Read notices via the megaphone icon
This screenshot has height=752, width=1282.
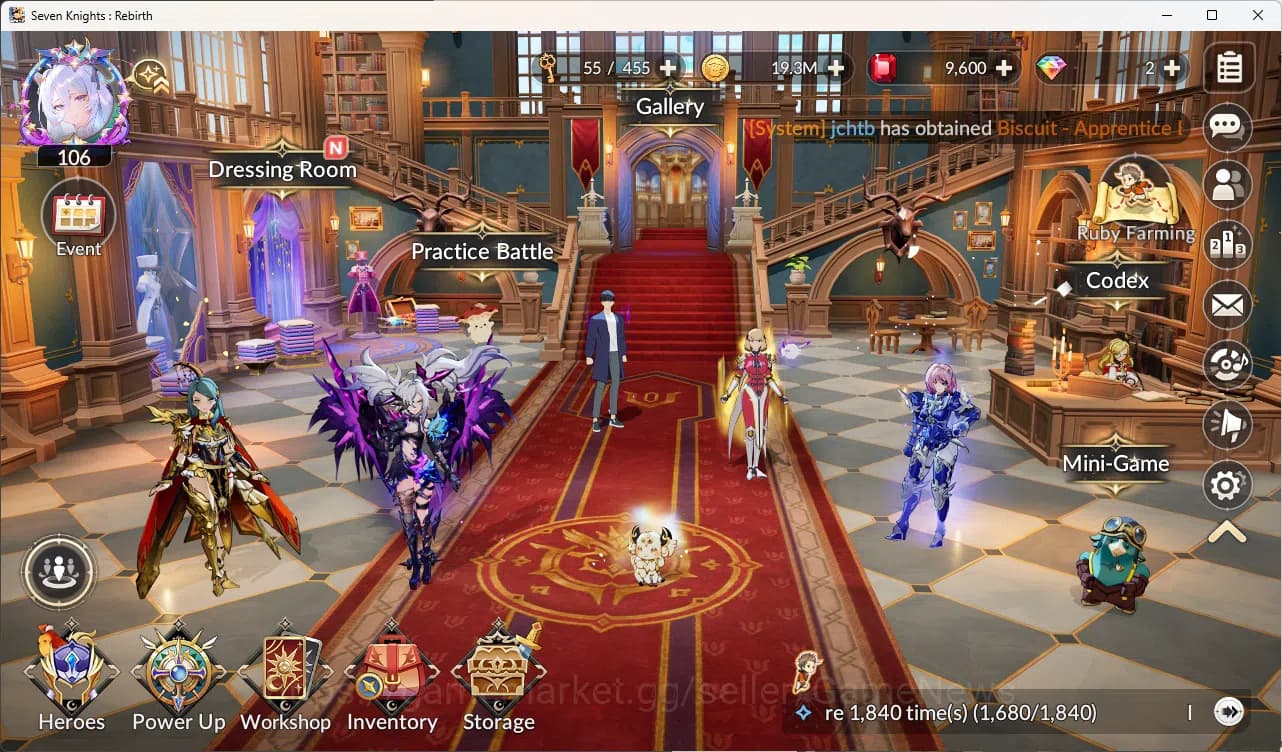(1228, 425)
